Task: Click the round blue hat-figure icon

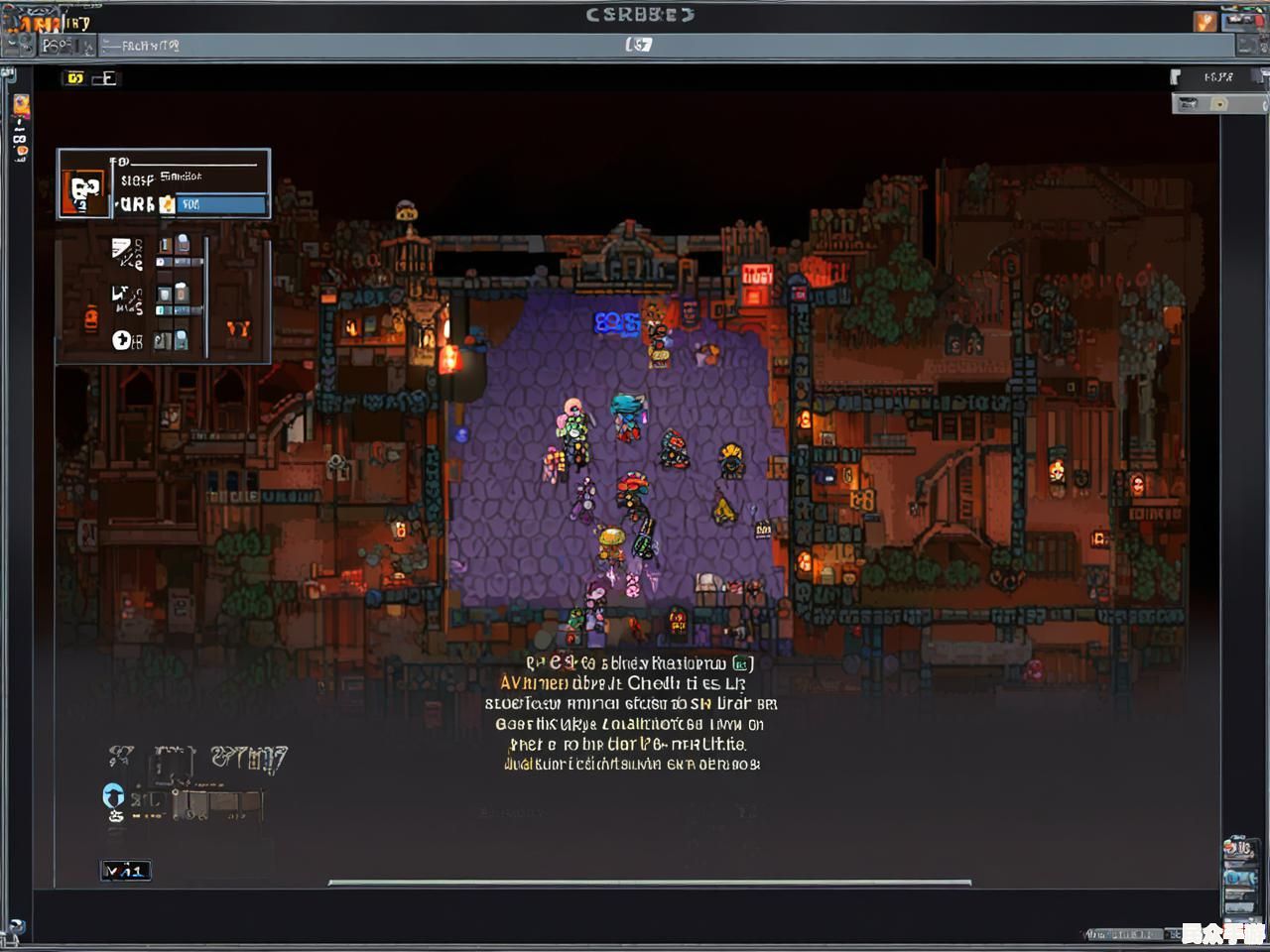Action: 113,794
